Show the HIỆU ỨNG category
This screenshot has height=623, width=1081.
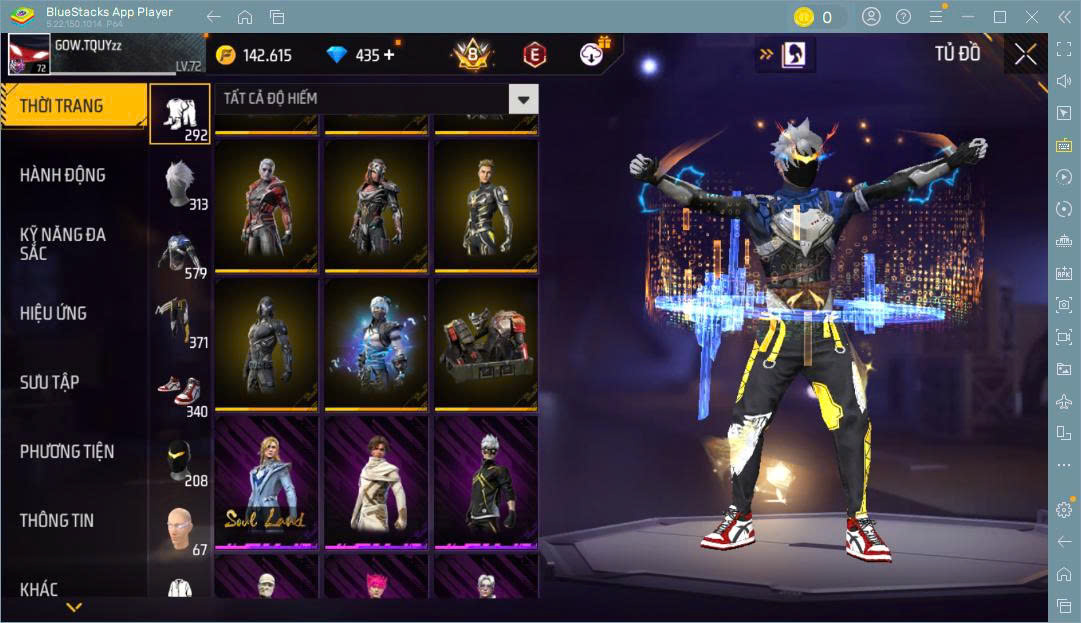pyautogui.click(x=53, y=313)
